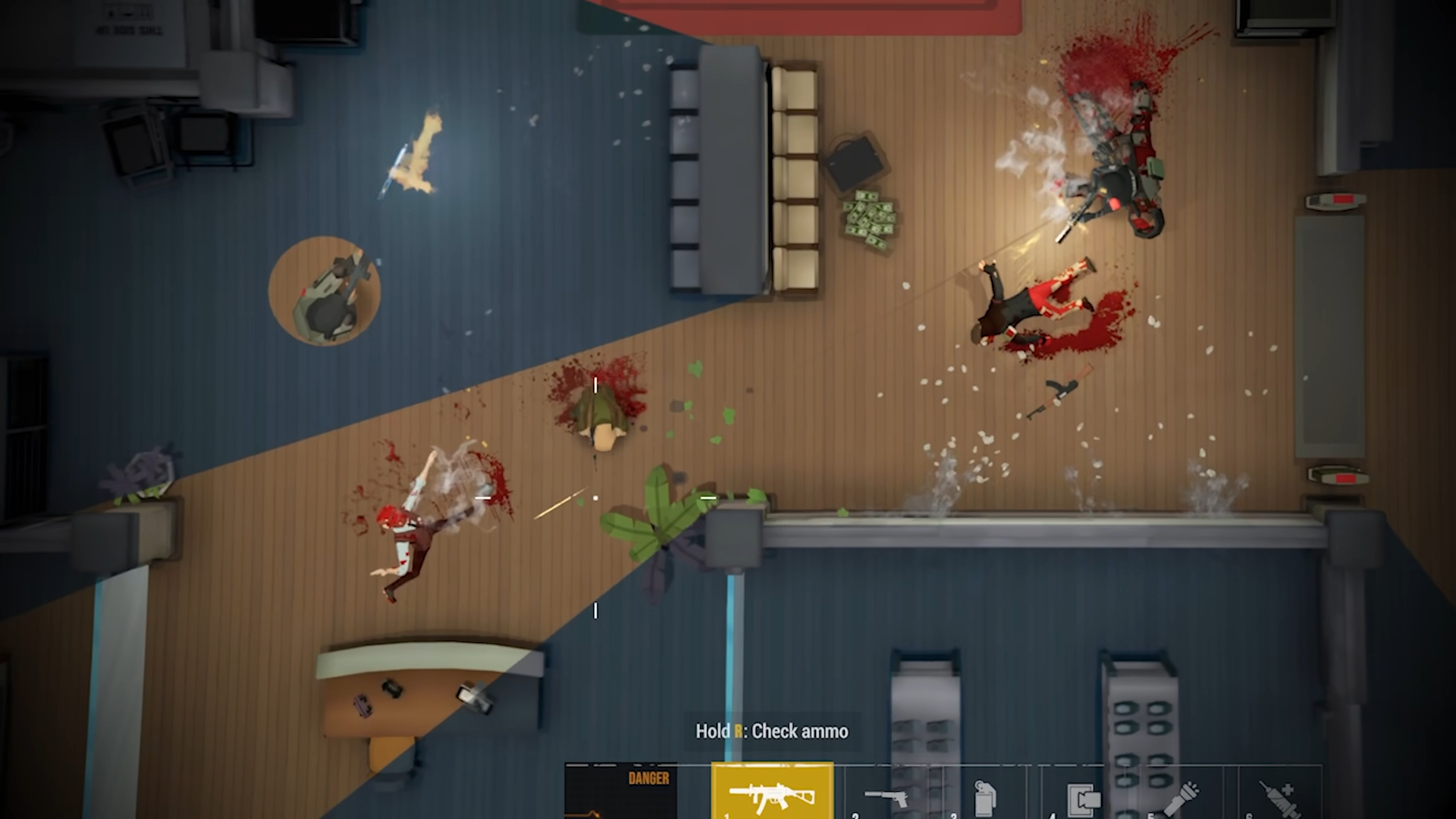Equip the grenade from the hotbar
1456x819 pixels.
(x=984, y=798)
